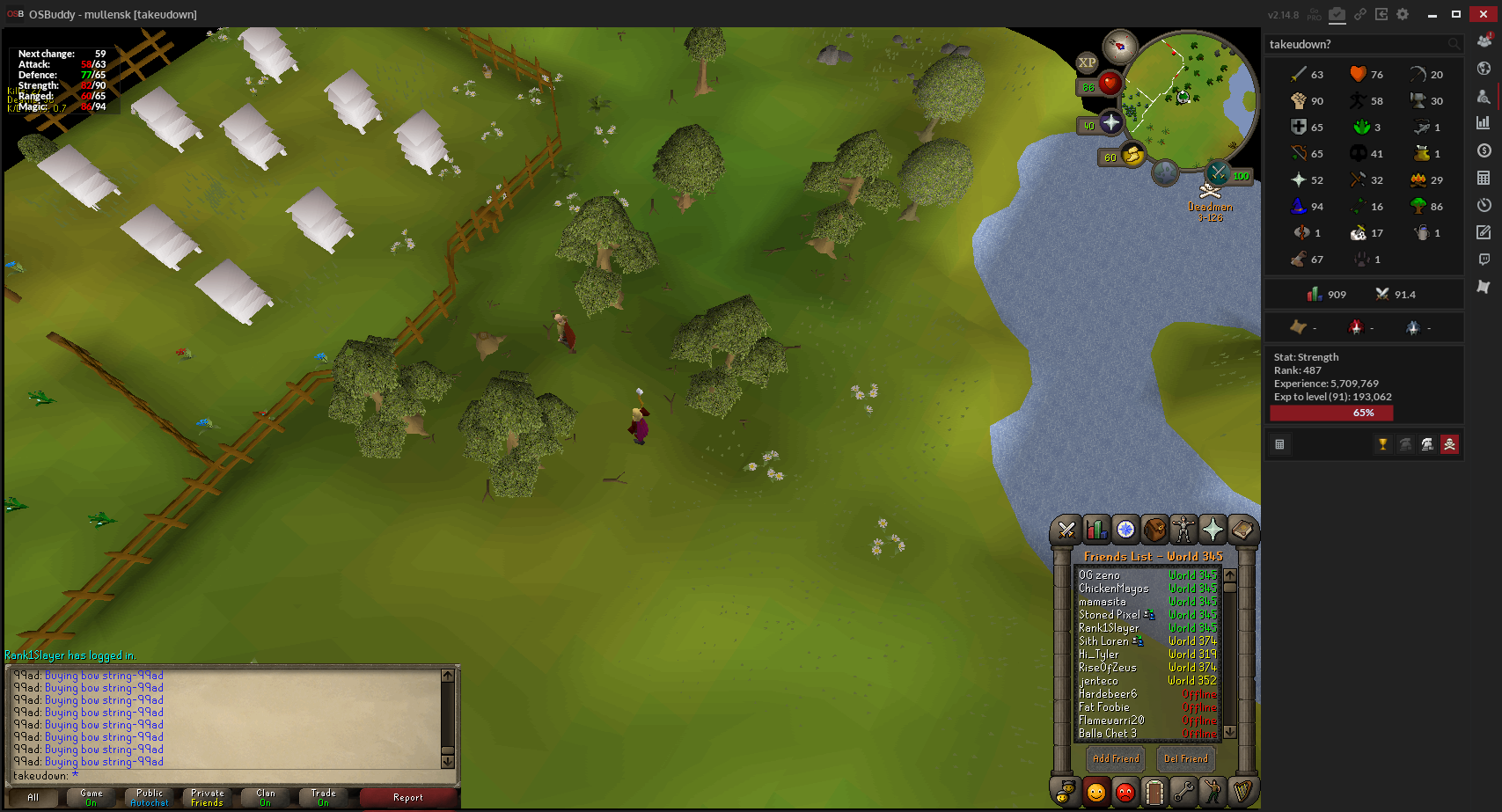The image size is (1502, 812).
Task: Click the compass on the minimap
Action: pyautogui.click(x=1120, y=46)
